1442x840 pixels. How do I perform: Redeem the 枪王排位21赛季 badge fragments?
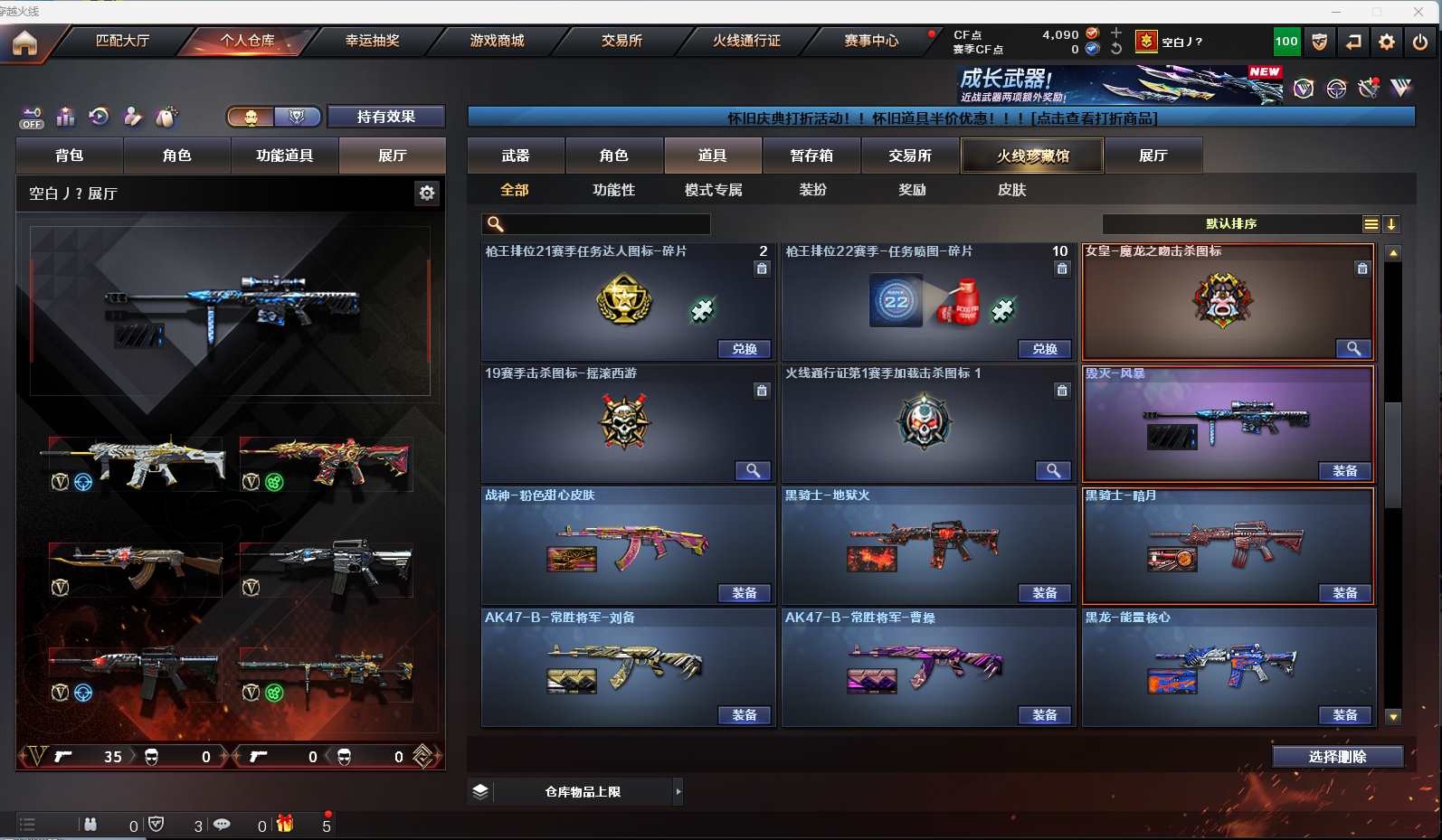[745, 349]
